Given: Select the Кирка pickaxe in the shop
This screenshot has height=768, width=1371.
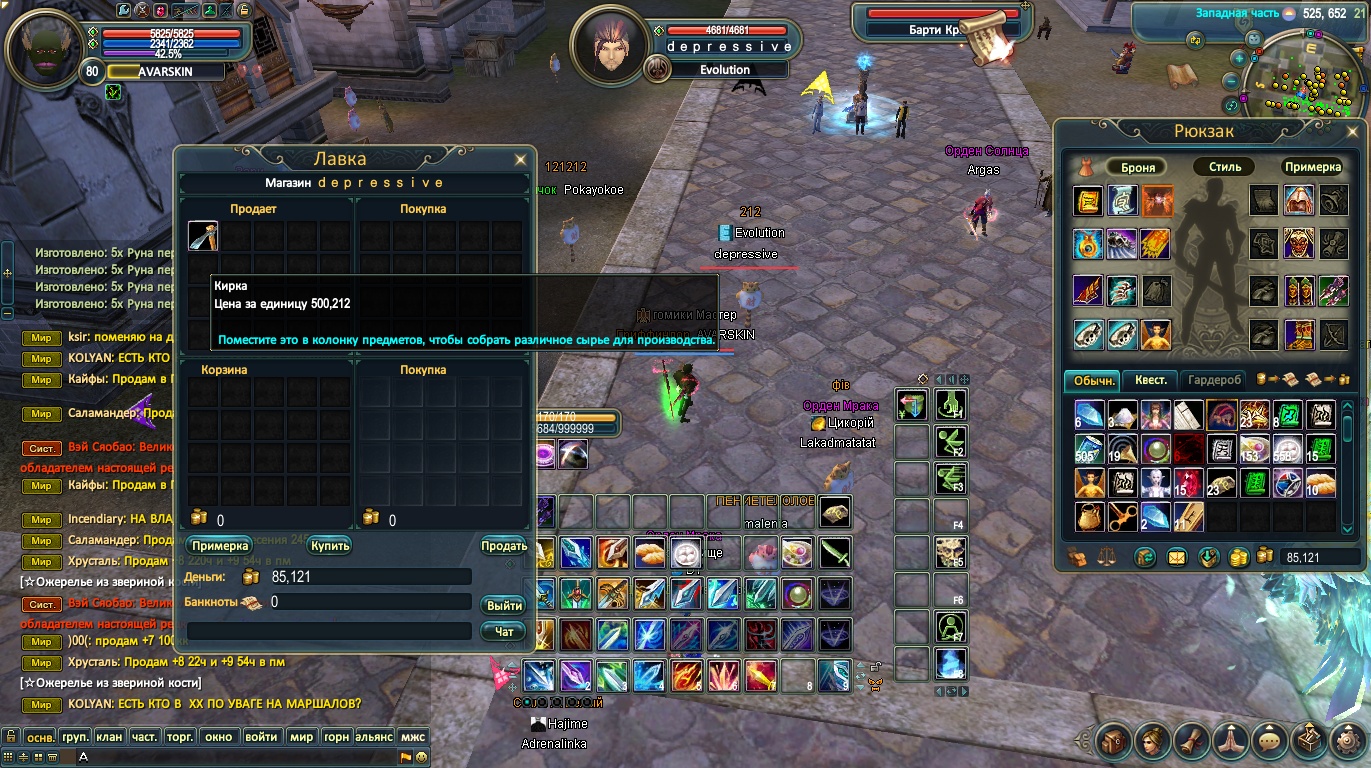Looking at the screenshot, I should 203,236.
